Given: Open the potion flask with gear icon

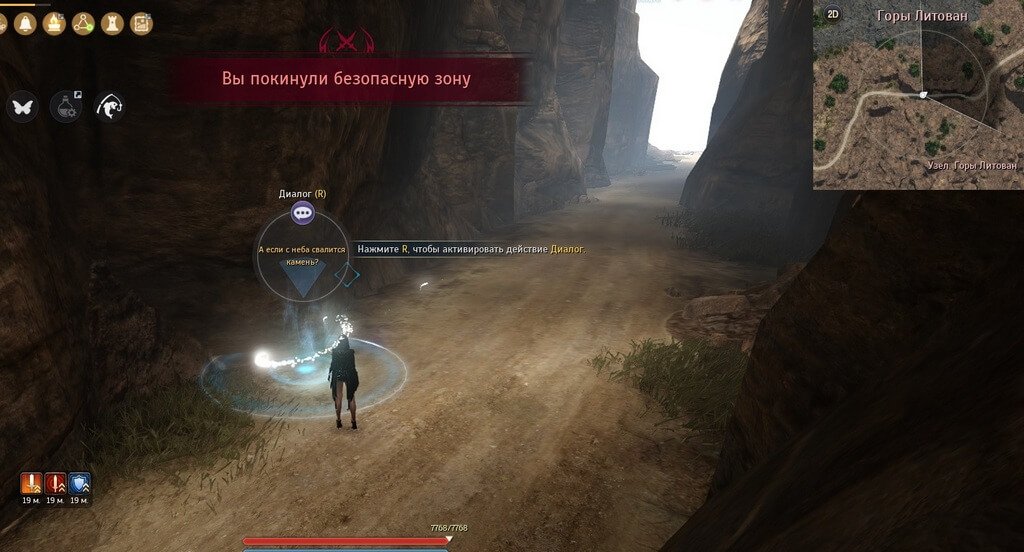Looking at the screenshot, I should pyautogui.click(x=65, y=106).
